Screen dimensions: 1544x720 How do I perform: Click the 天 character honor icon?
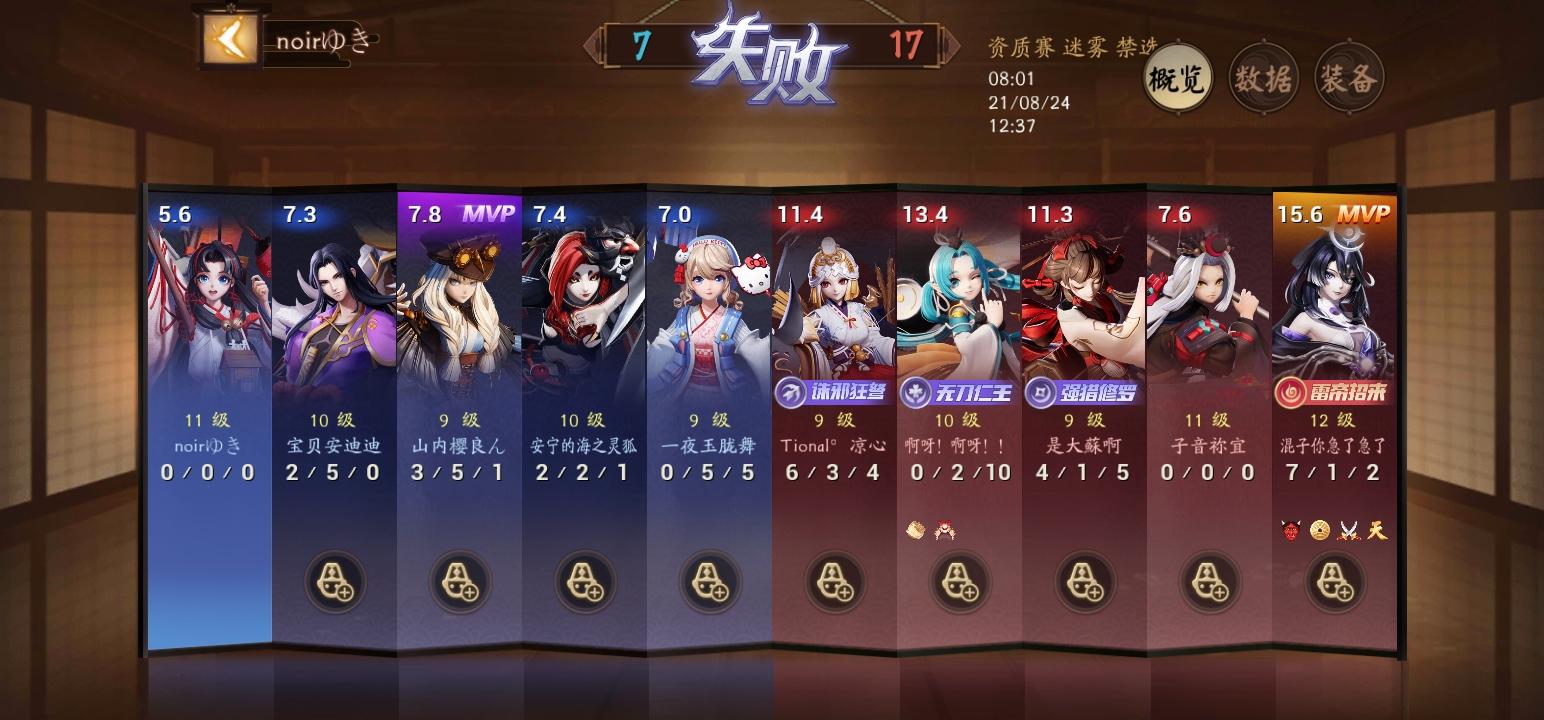(1378, 530)
